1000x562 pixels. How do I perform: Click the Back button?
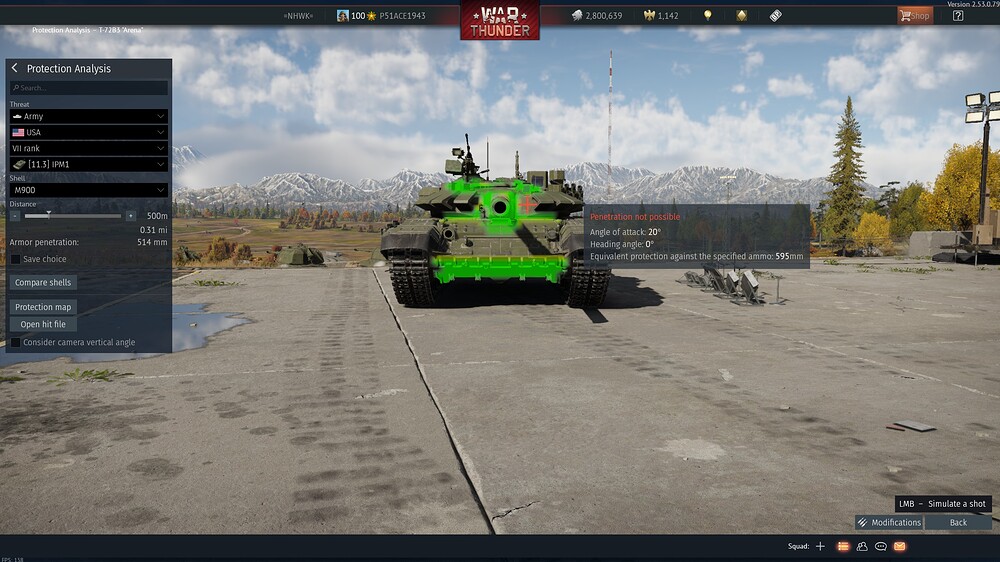pyautogui.click(x=958, y=522)
